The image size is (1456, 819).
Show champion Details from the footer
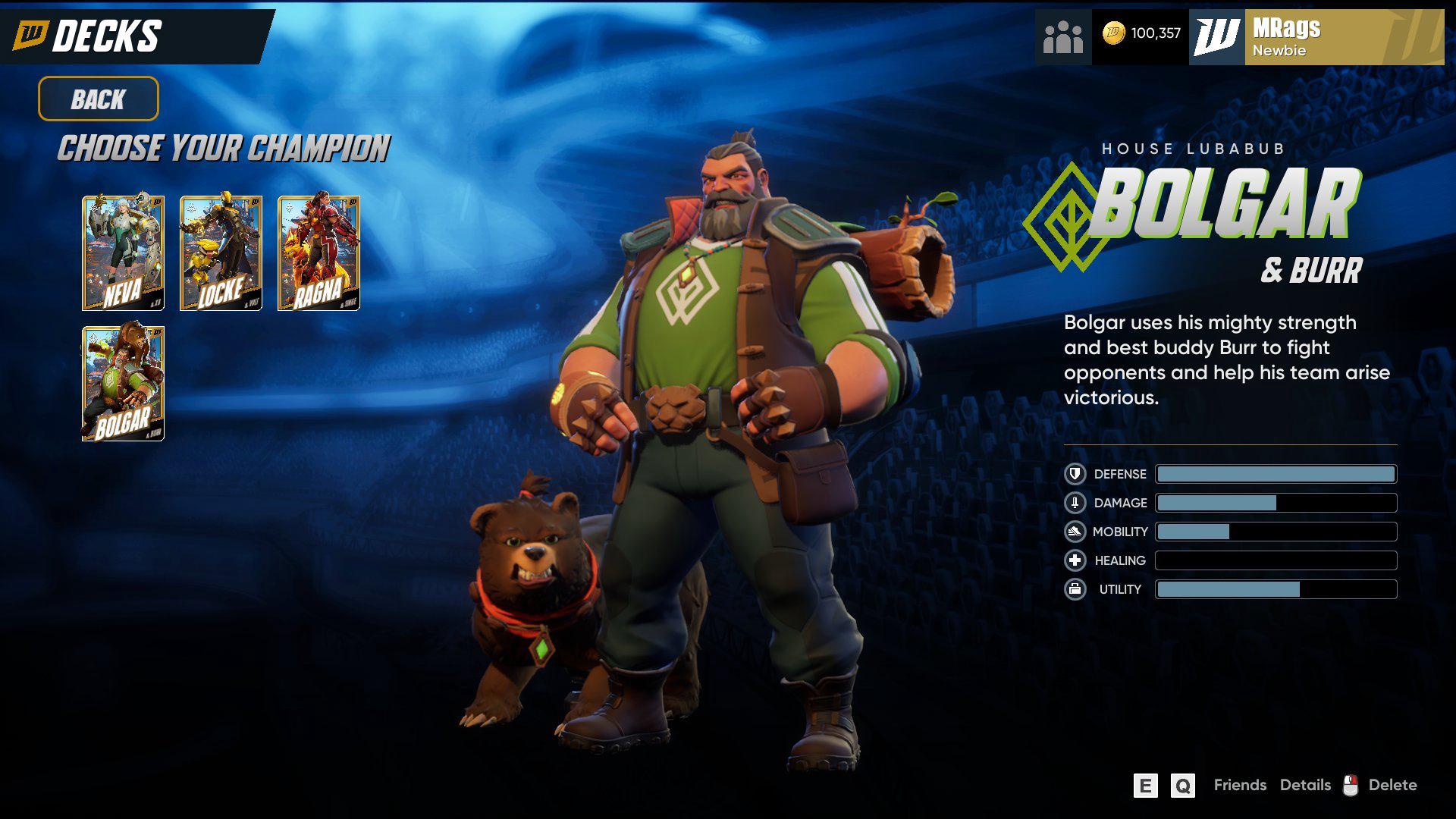pos(1305,785)
